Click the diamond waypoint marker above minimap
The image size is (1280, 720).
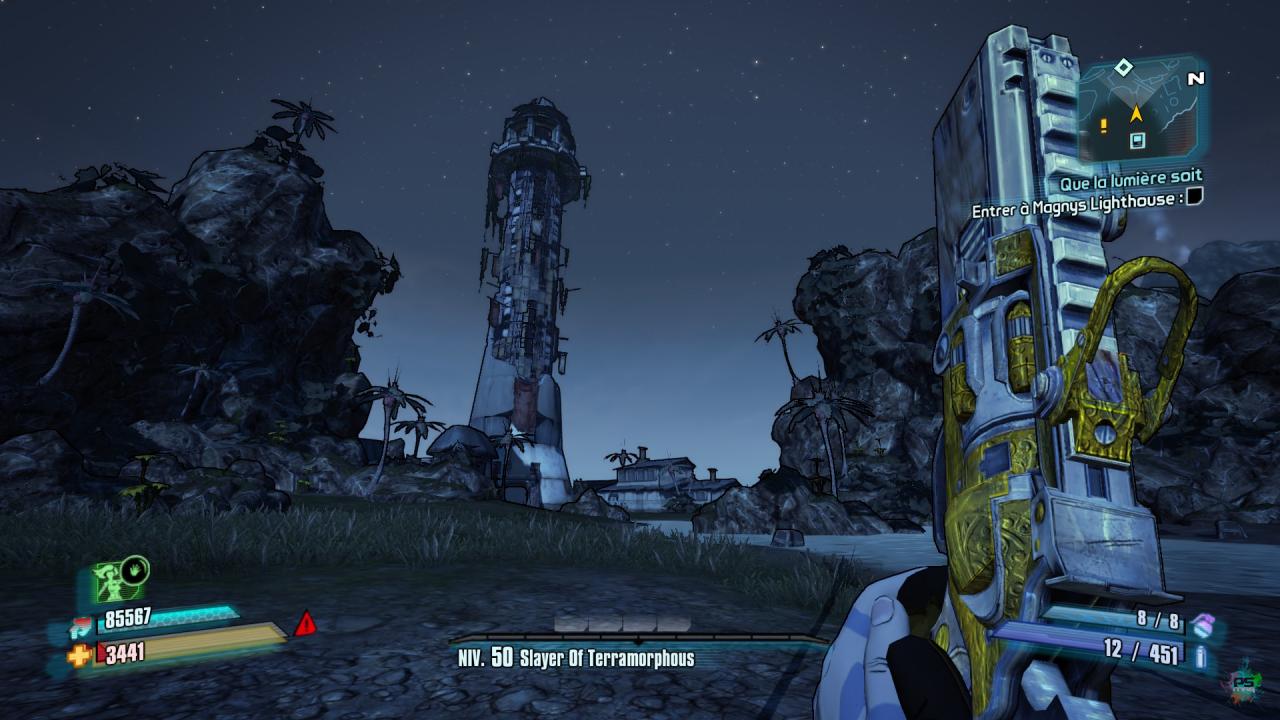tap(1123, 67)
